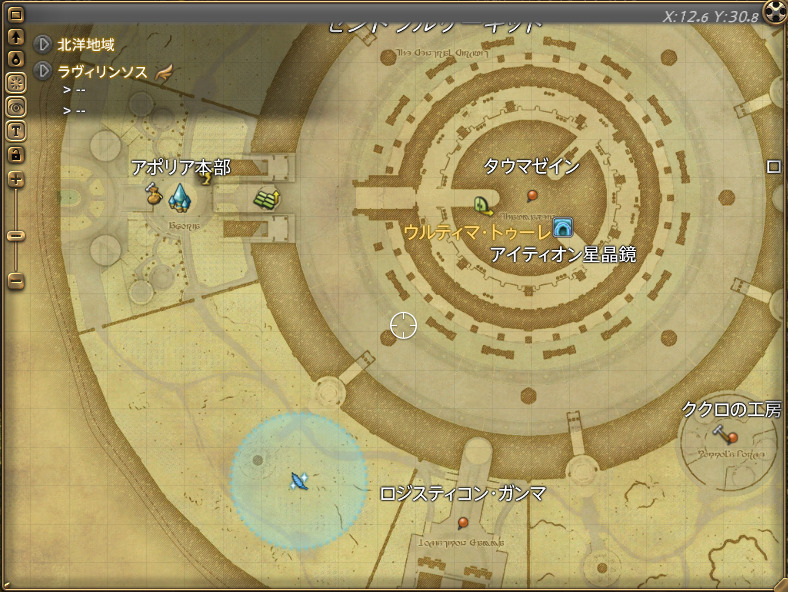Toggle the map lock padlock button

tap(16, 154)
